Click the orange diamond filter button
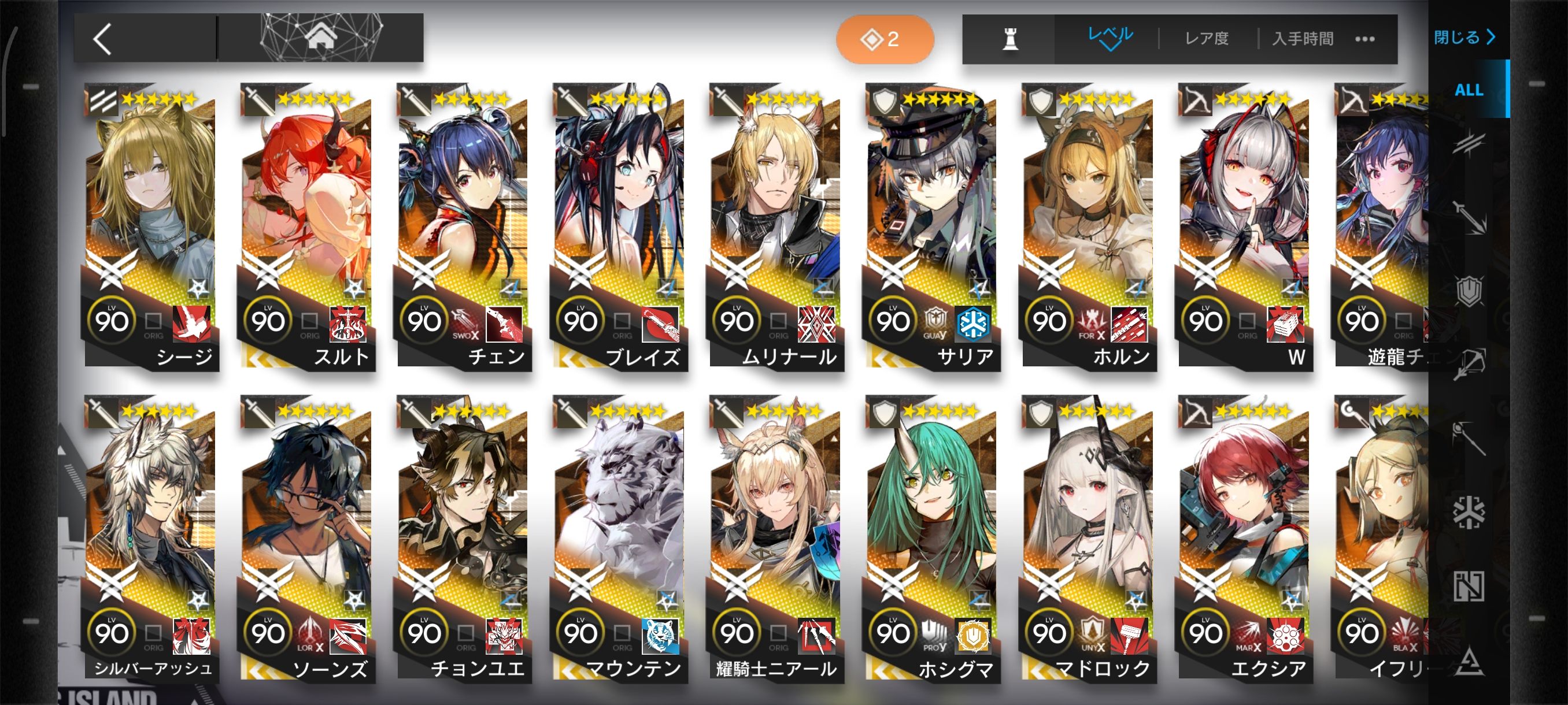Viewport: 1568px width, 705px height. pos(885,39)
